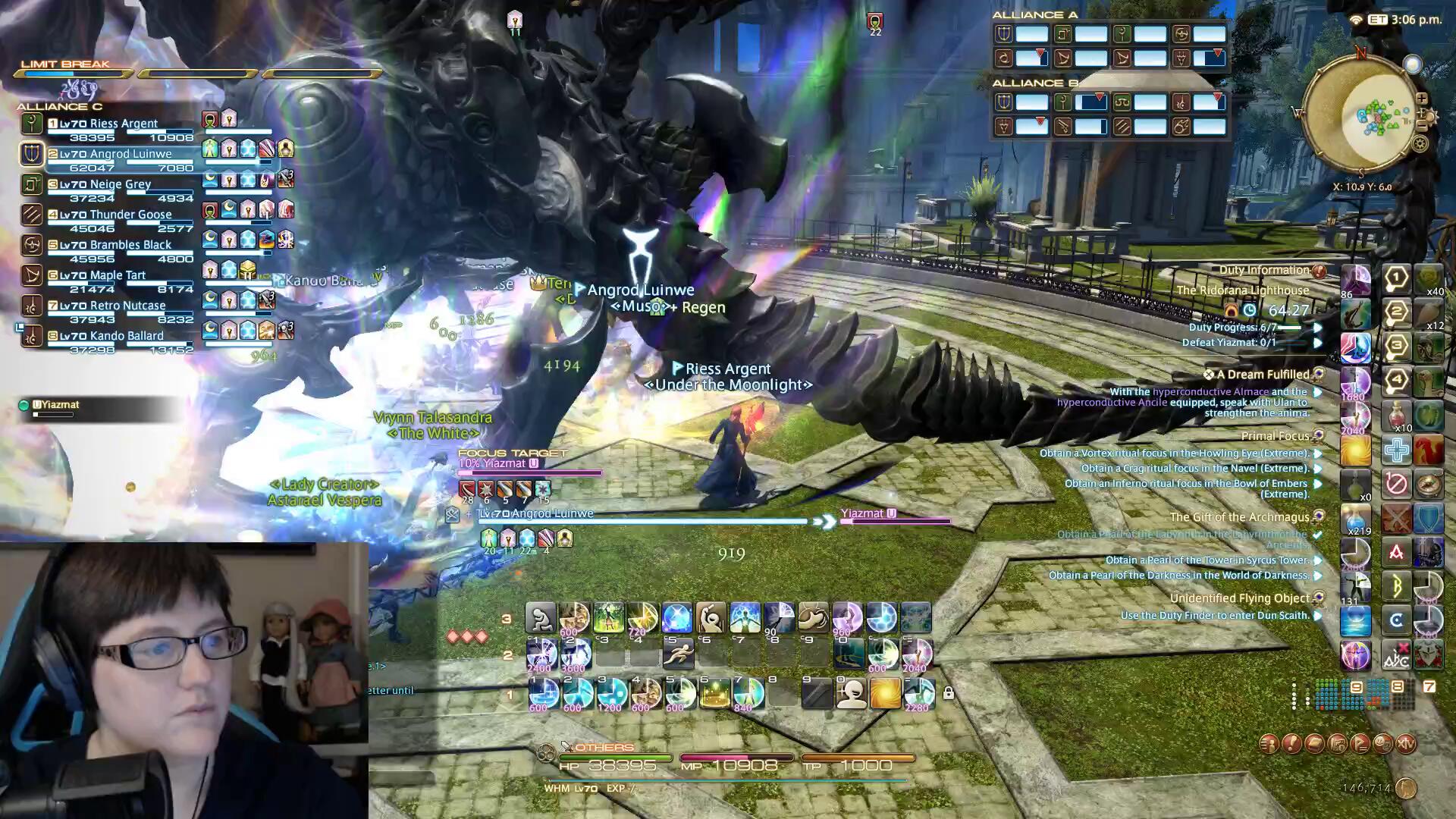Select party member Riess Argent
Screen dimensions: 1456x819
tap(121, 124)
